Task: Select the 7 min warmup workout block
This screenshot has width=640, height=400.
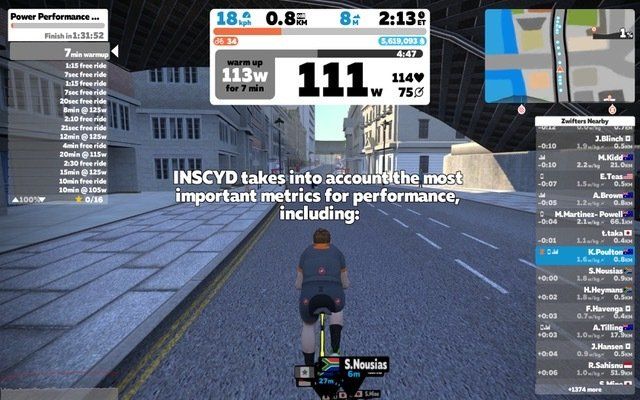Action: [x=60, y=52]
